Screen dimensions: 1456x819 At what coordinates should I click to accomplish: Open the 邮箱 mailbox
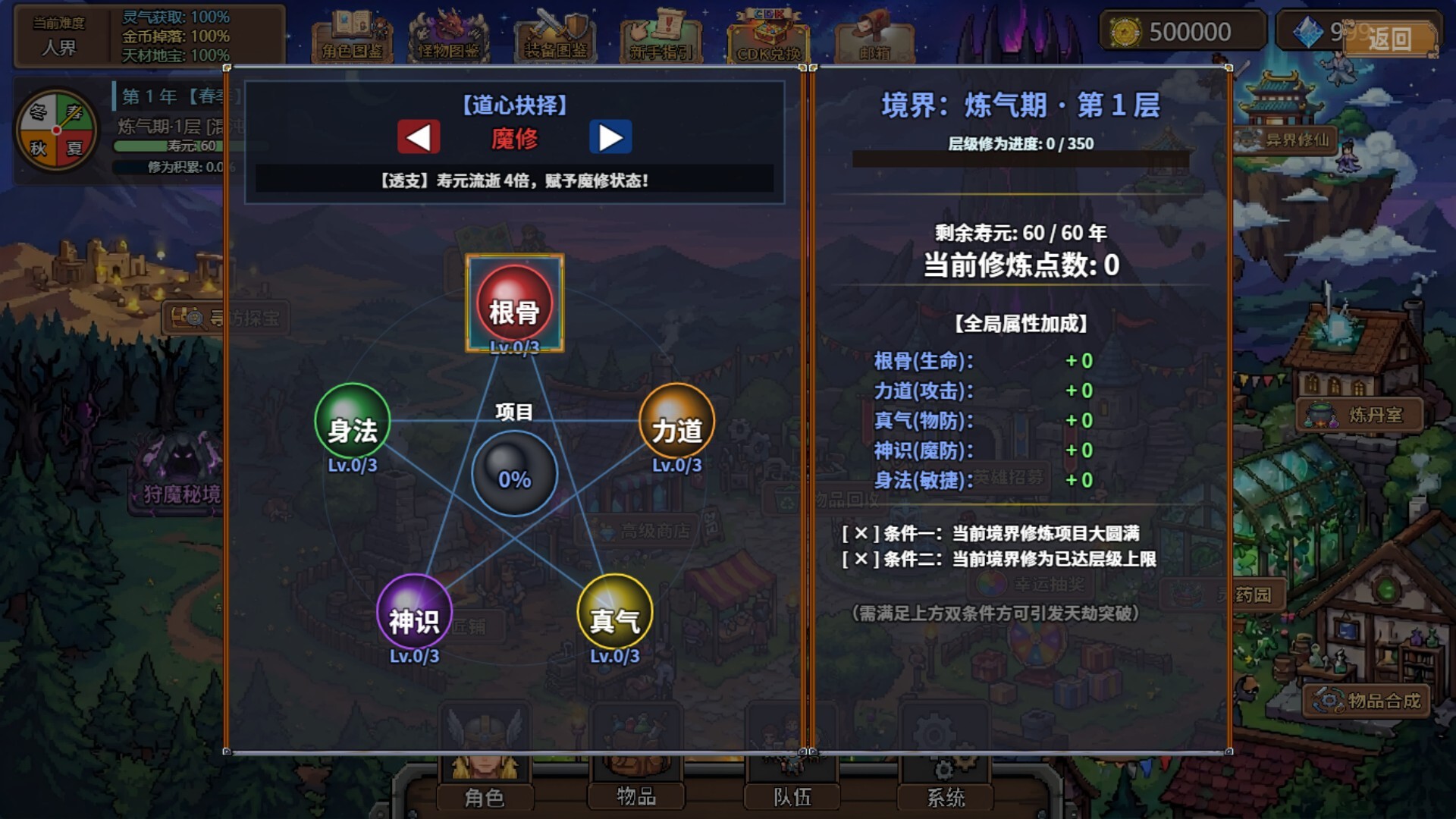874,36
